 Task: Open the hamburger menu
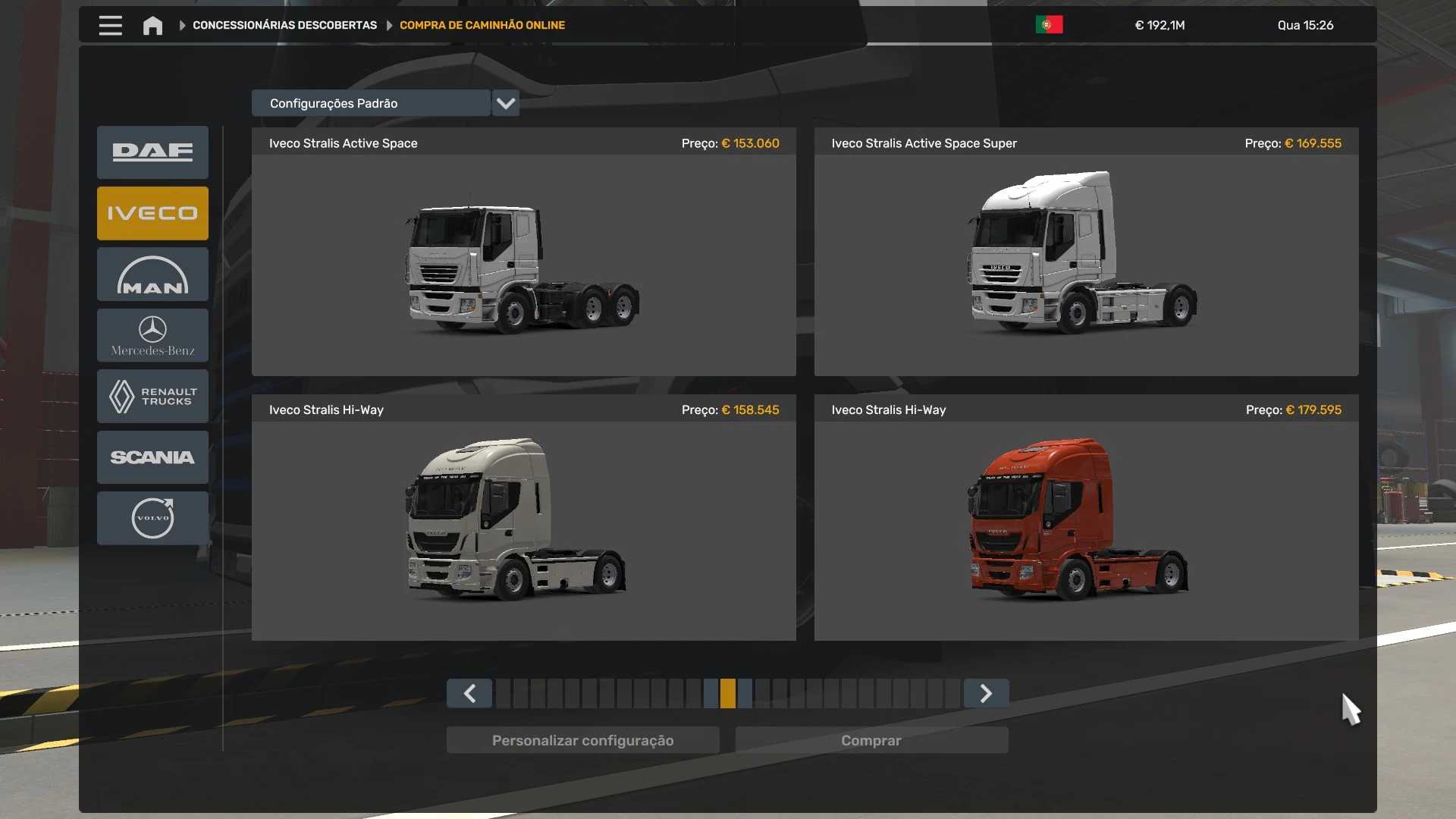(110, 26)
